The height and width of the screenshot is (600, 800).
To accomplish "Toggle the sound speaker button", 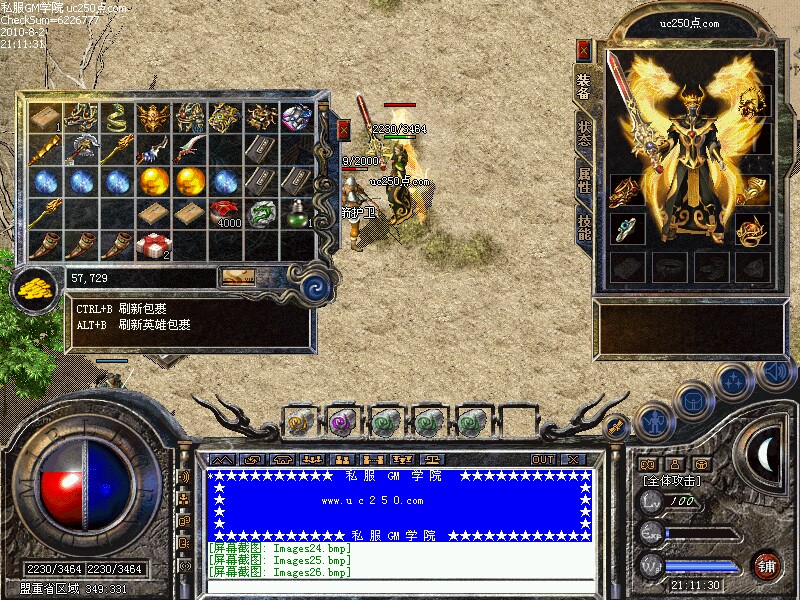I will coord(775,372).
